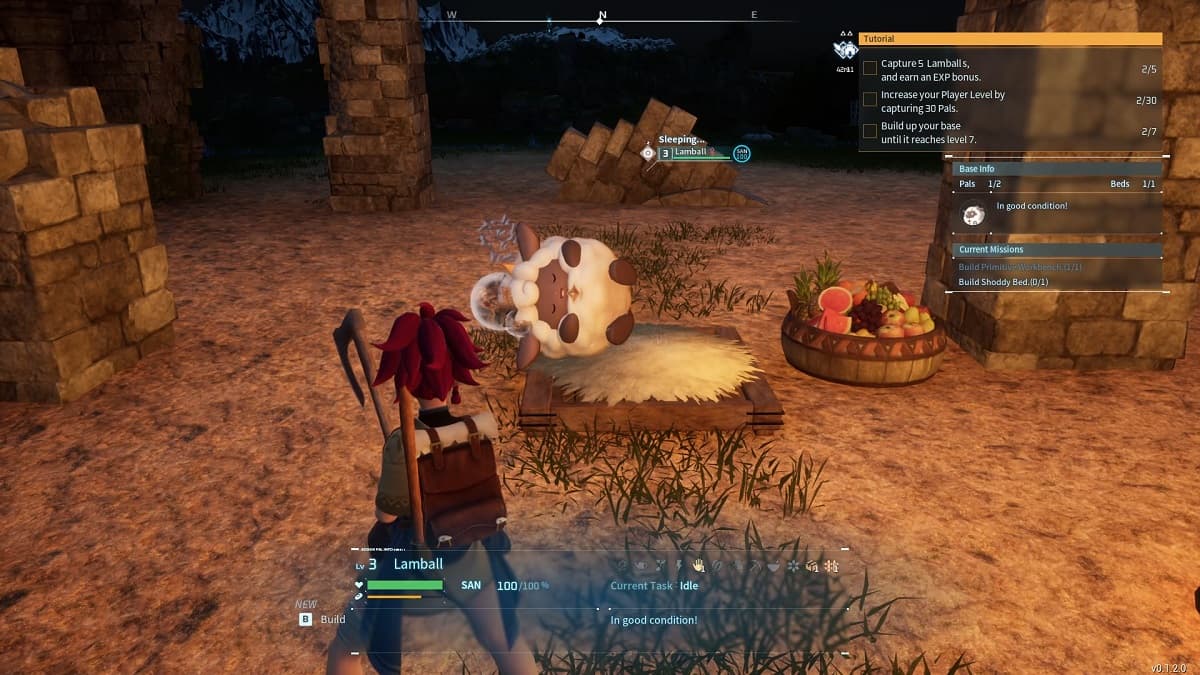
Task: Click the Tutorial panel header
Action: click(x=1010, y=39)
